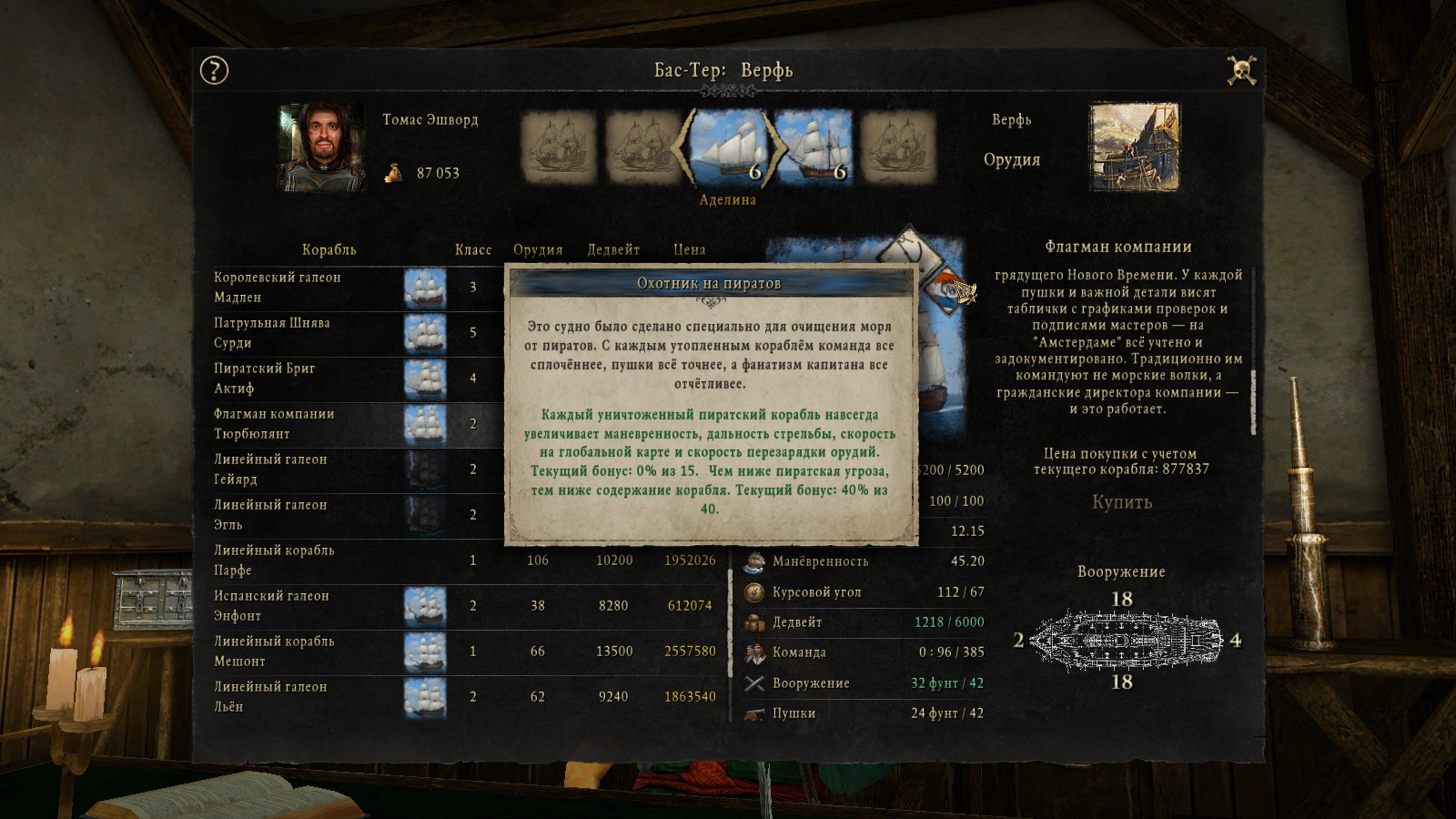Open the Верфь shipyard tab
The image size is (1456, 819).
coord(1011,120)
